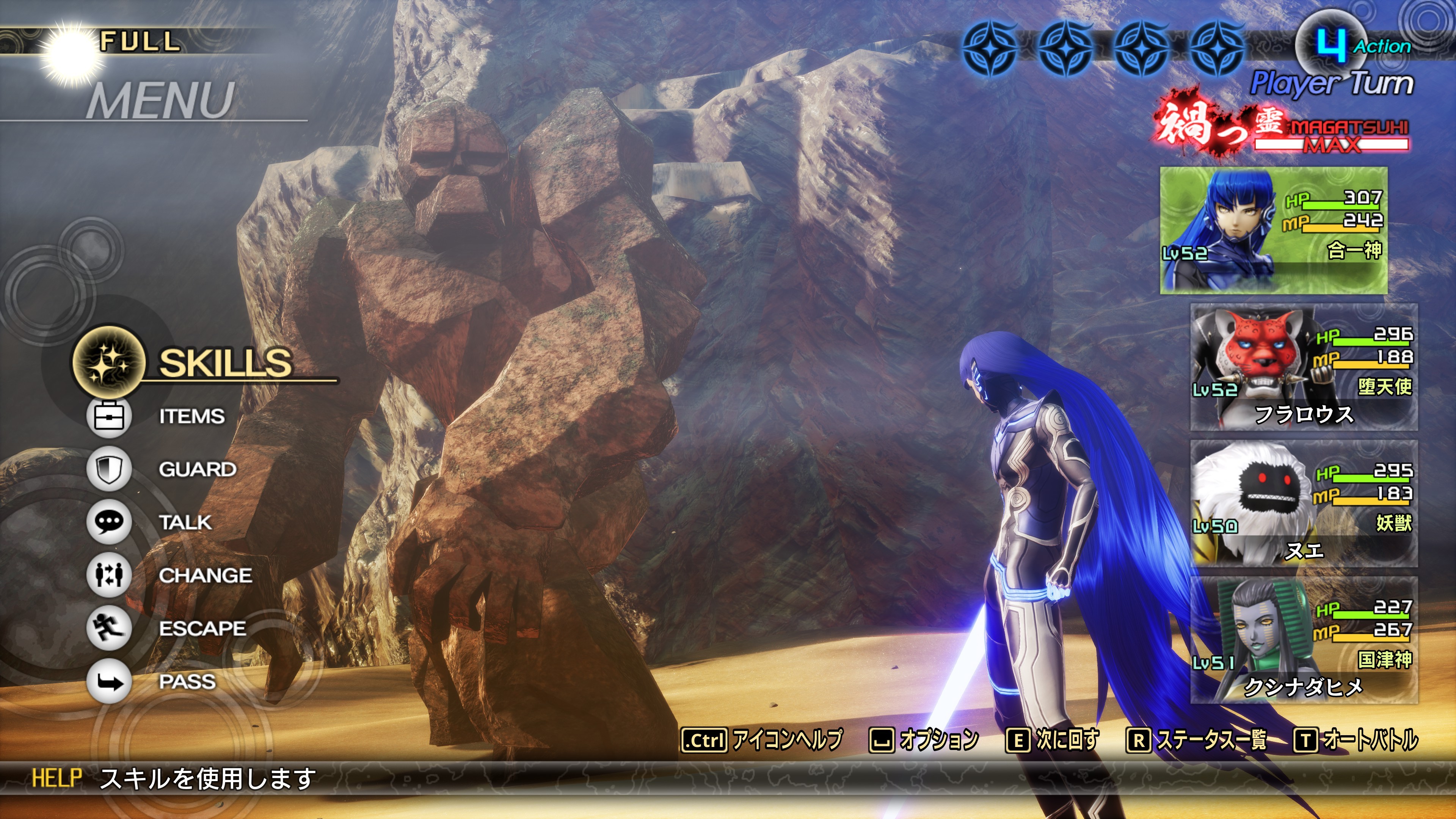Click the オートバトル auto-battle option
The height and width of the screenshot is (819, 1456).
(x=1356, y=740)
